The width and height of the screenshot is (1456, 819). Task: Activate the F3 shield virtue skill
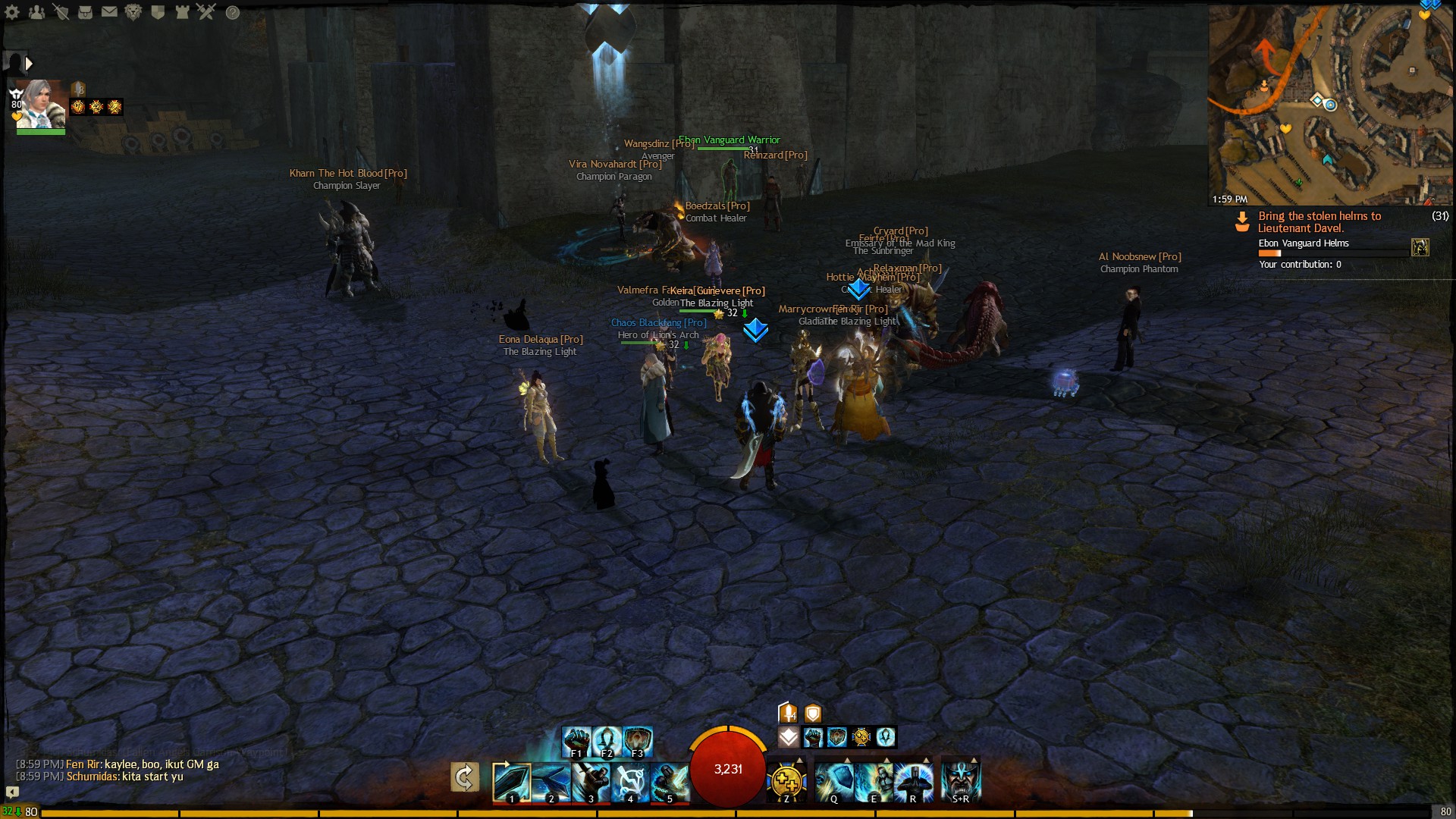[x=638, y=741]
